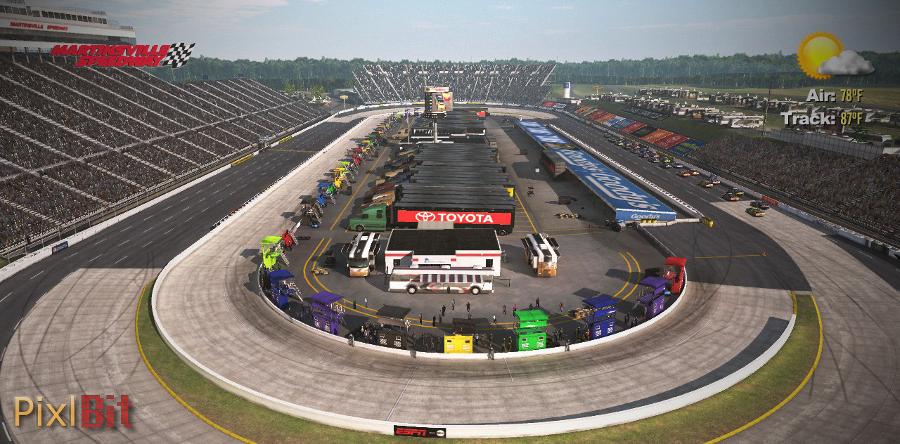Select the Martinsville Speedway track logo
Viewport: 900px width, 444px height.
click(122, 54)
